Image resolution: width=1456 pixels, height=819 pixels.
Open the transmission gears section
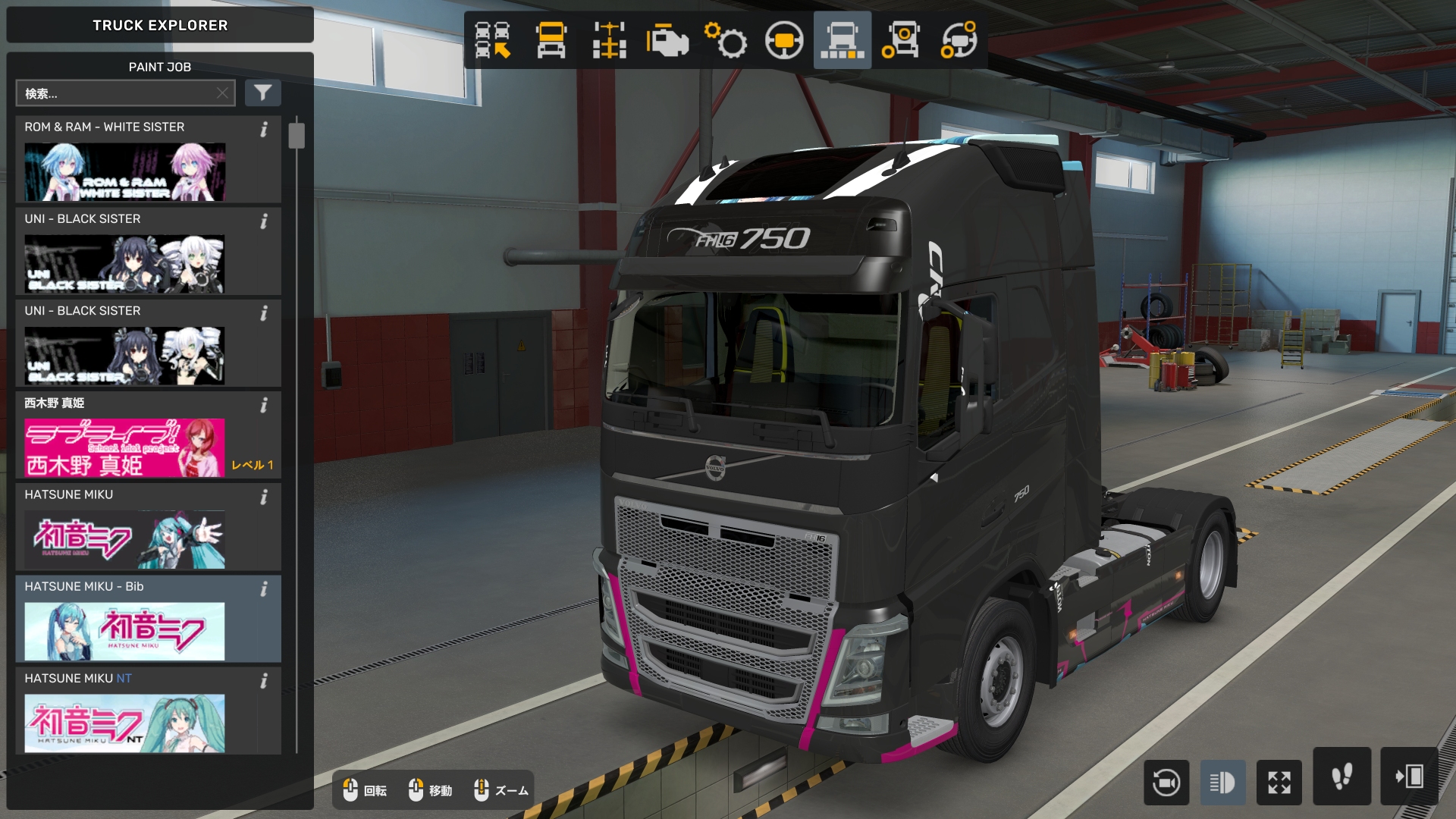tap(726, 42)
